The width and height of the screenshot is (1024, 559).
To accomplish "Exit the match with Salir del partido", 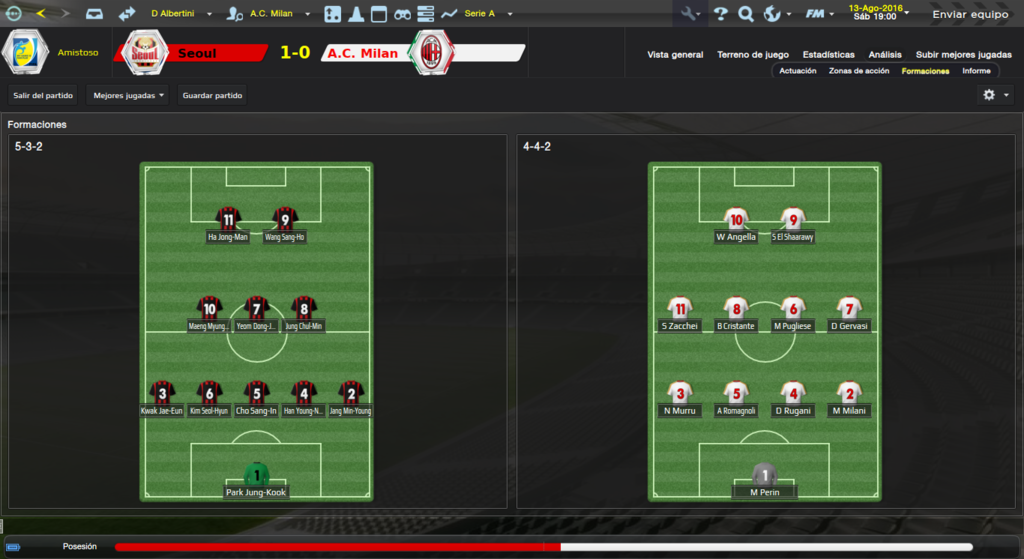I will (x=43, y=95).
